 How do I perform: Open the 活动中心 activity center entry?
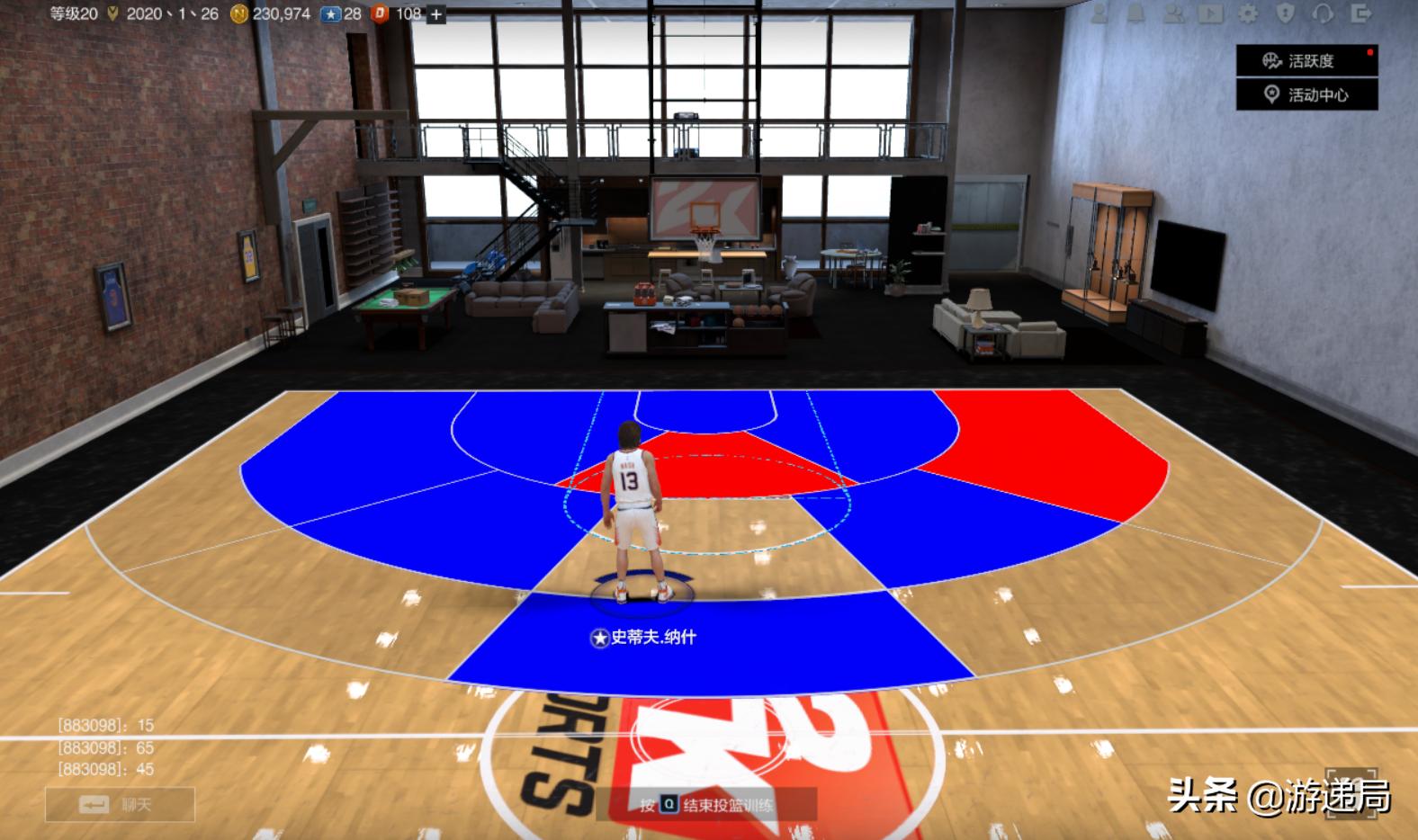1306,96
